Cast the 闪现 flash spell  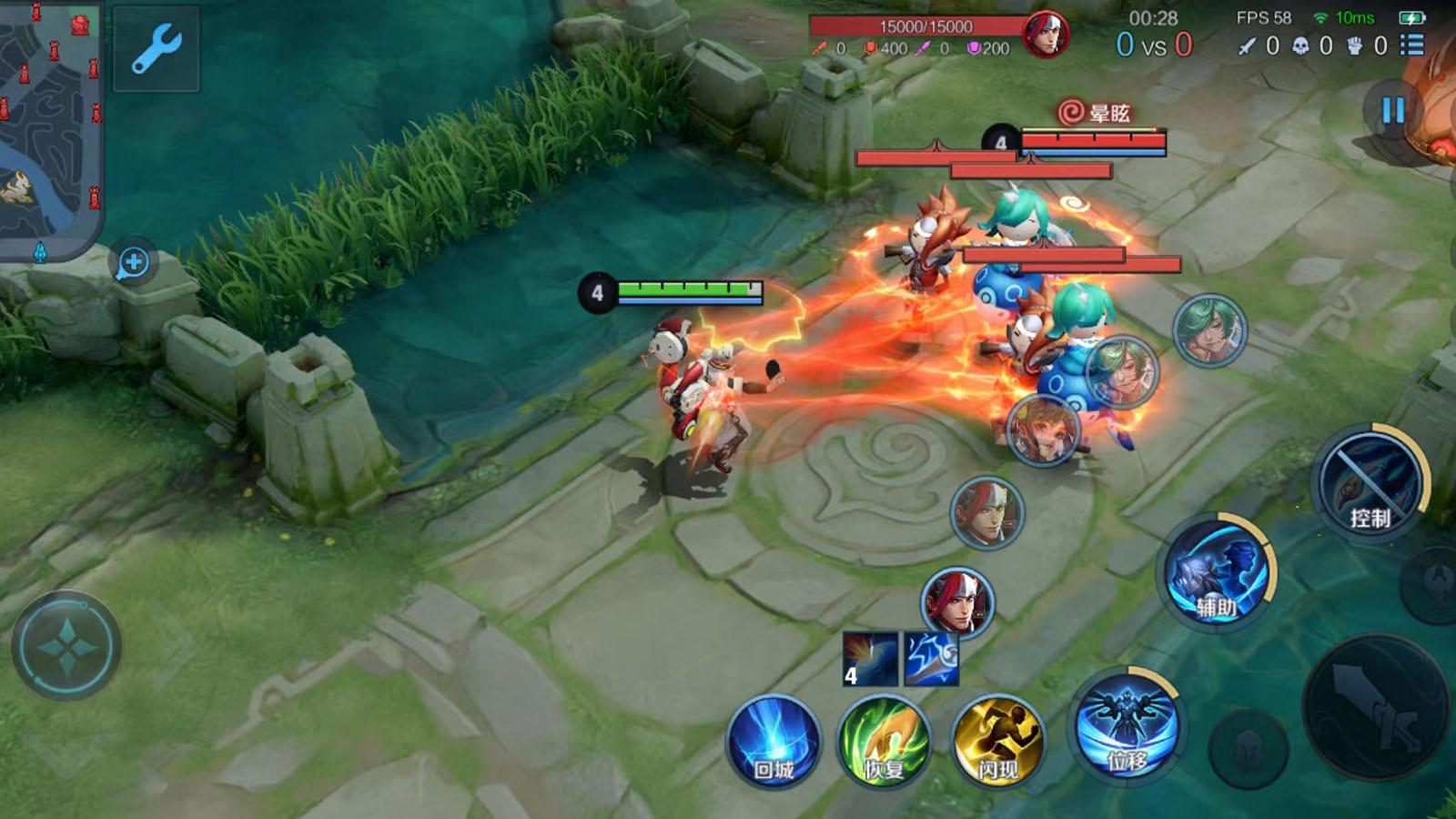coord(997,743)
